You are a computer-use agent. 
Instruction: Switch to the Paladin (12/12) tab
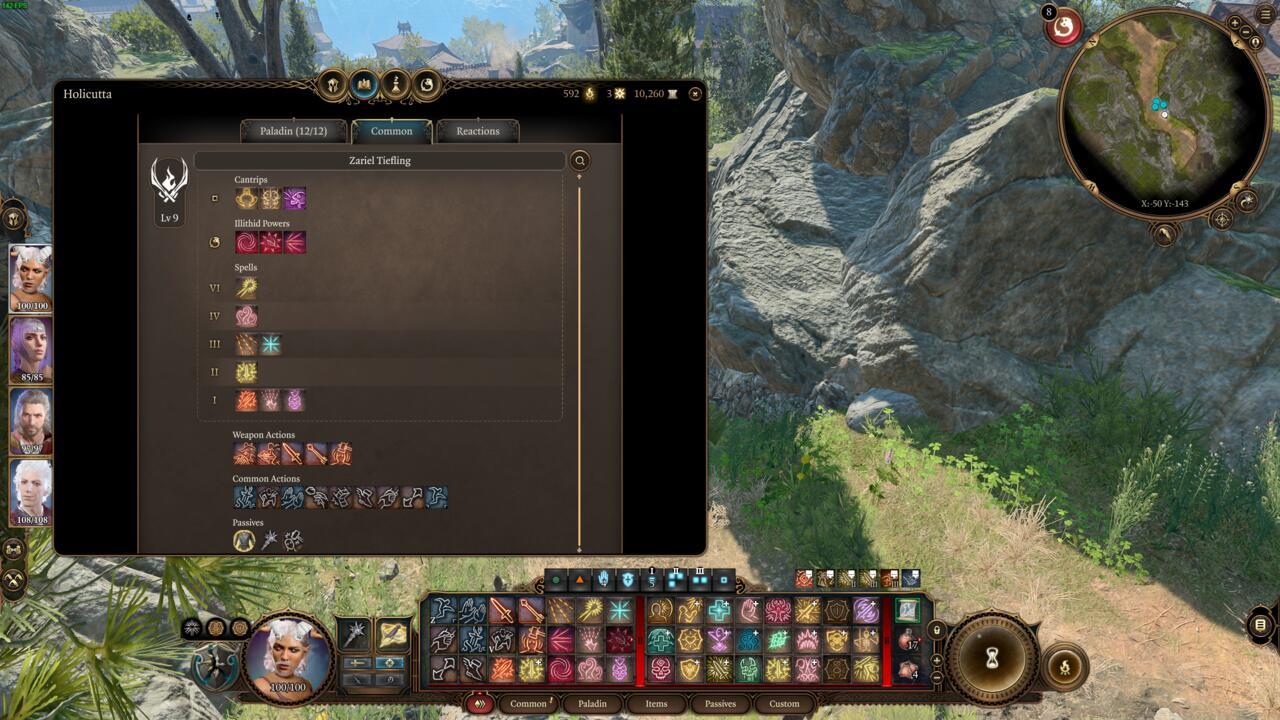pos(294,131)
